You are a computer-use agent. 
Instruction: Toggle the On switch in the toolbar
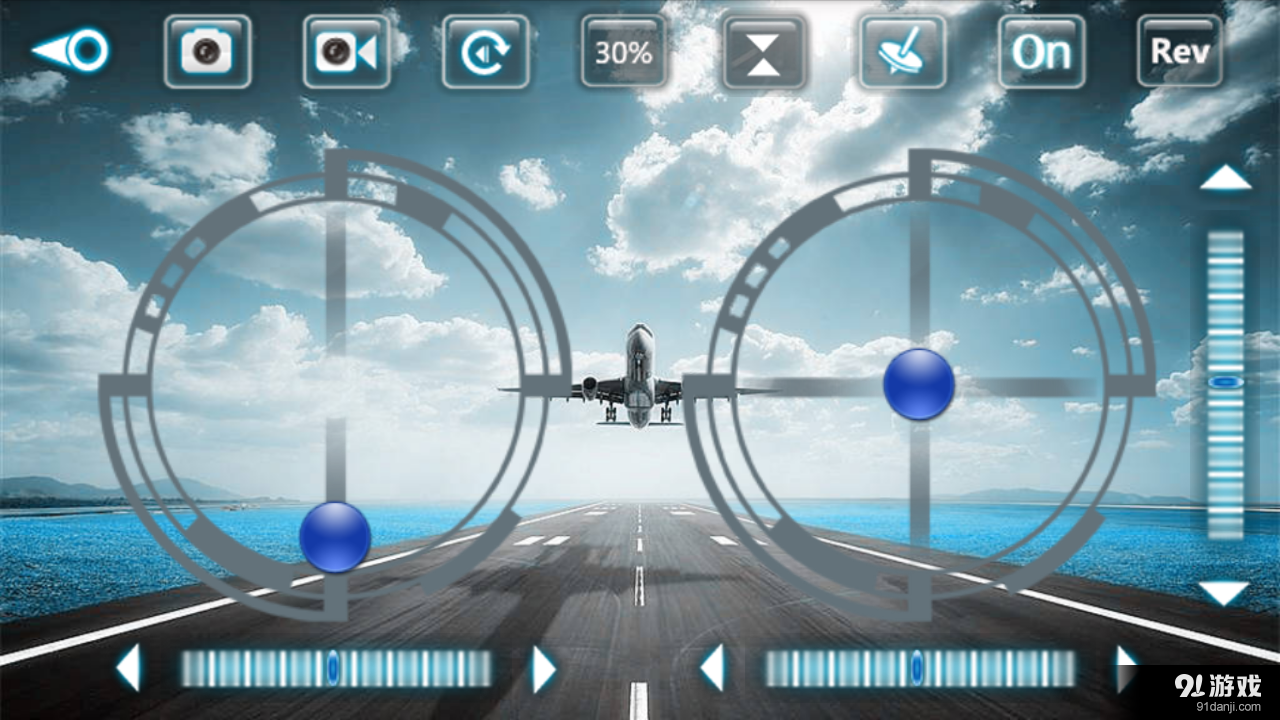pyautogui.click(x=1041, y=53)
